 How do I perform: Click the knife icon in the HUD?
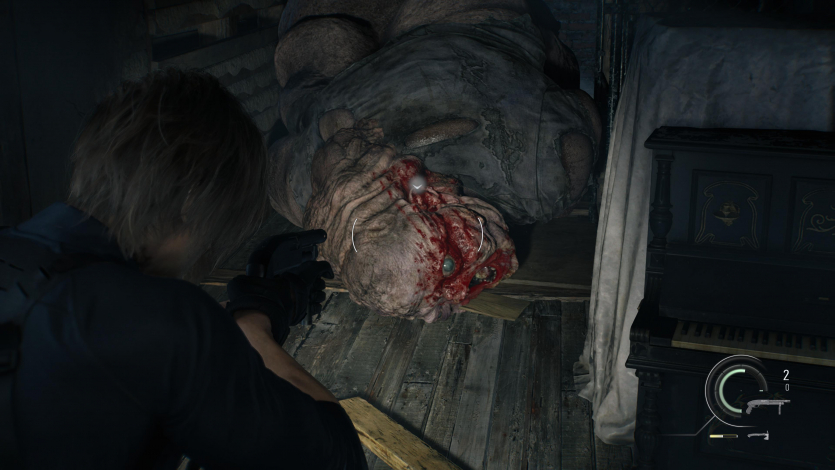pyautogui.click(x=759, y=435)
